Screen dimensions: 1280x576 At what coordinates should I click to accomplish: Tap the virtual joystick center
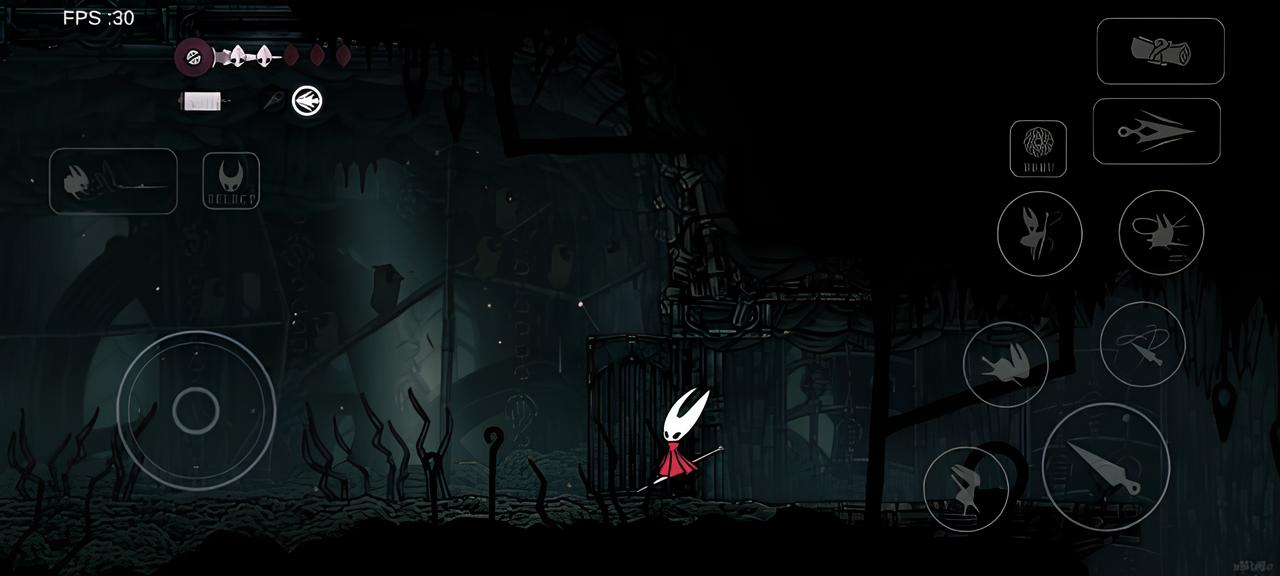pyautogui.click(x=196, y=410)
